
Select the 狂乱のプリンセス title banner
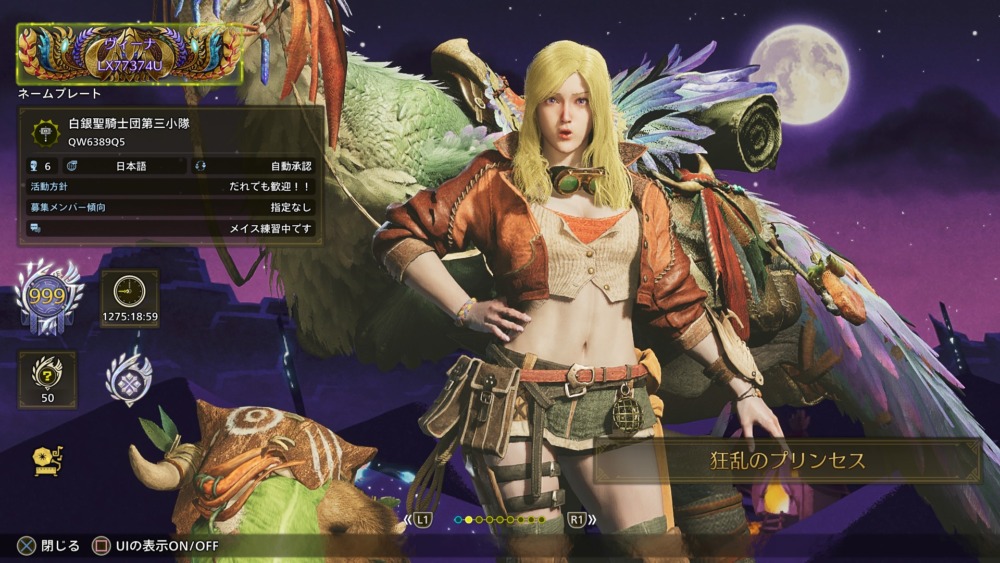787,460
